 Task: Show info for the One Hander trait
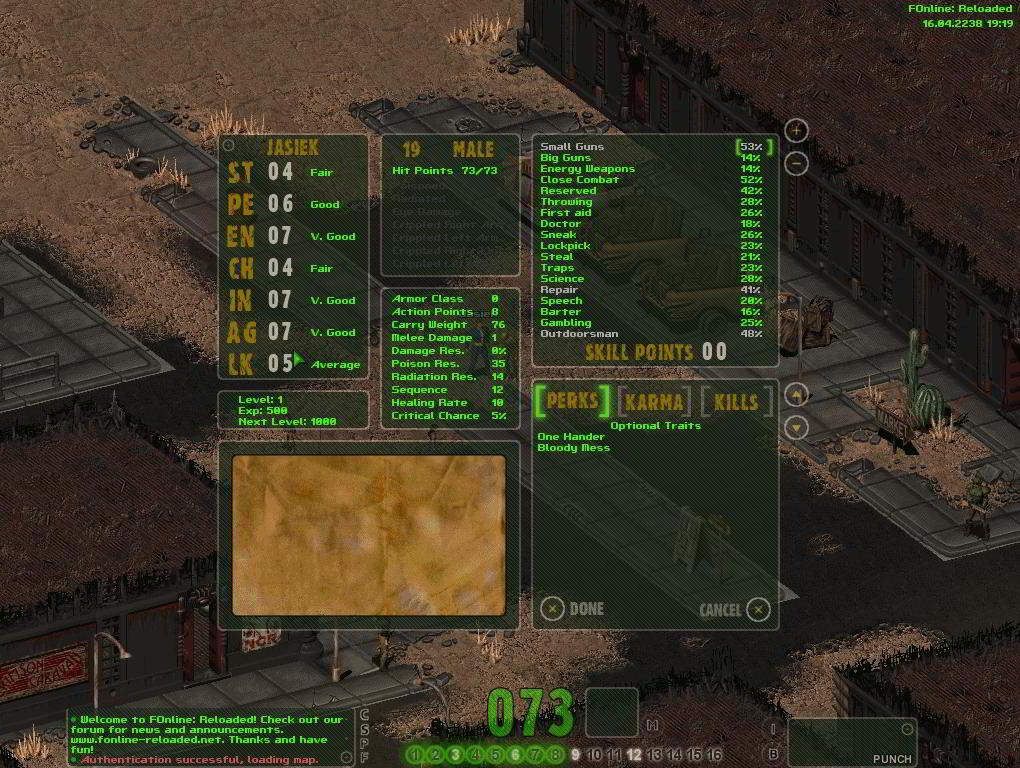(570, 437)
